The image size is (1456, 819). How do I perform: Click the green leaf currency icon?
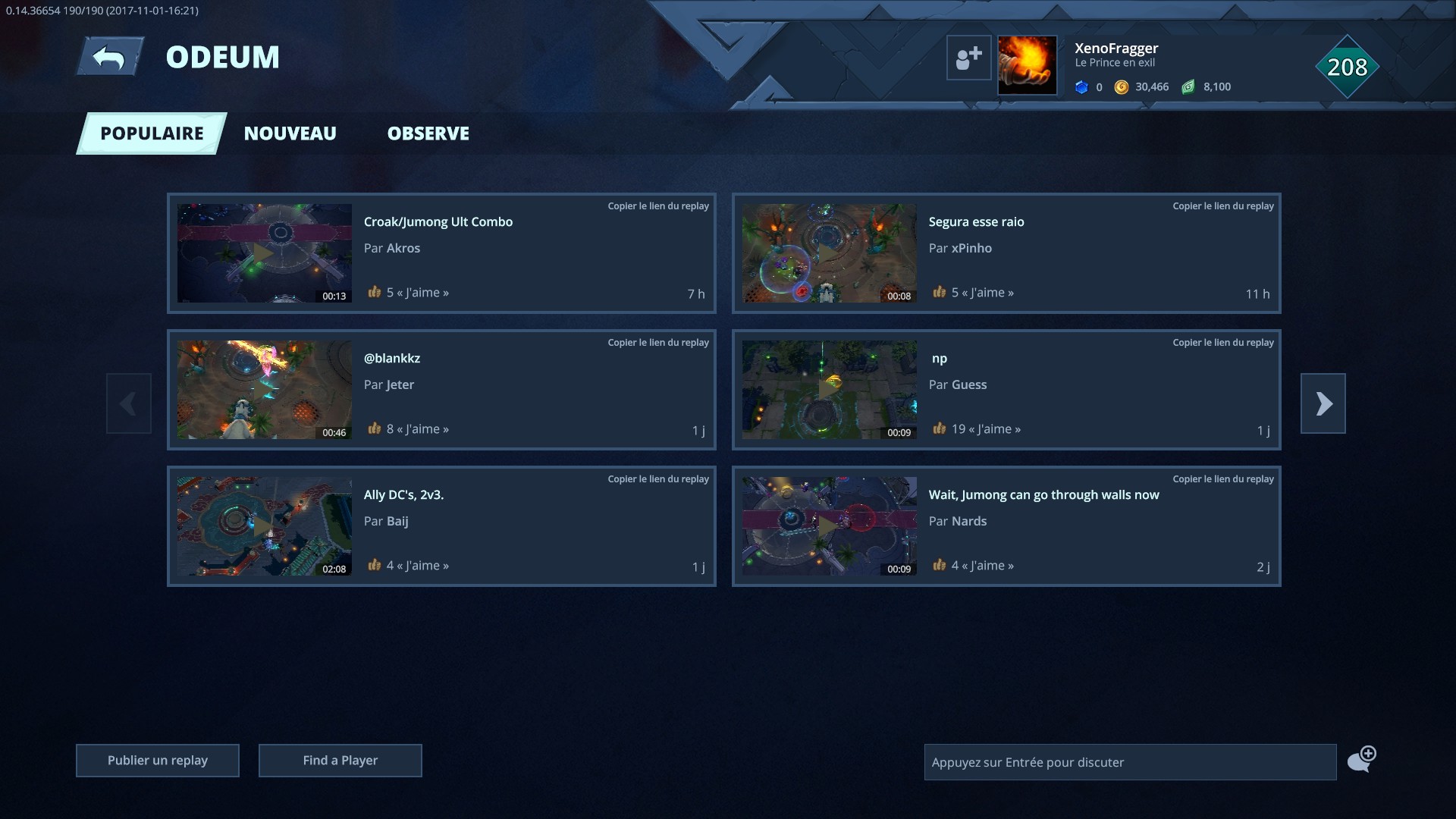point(1187,86)
